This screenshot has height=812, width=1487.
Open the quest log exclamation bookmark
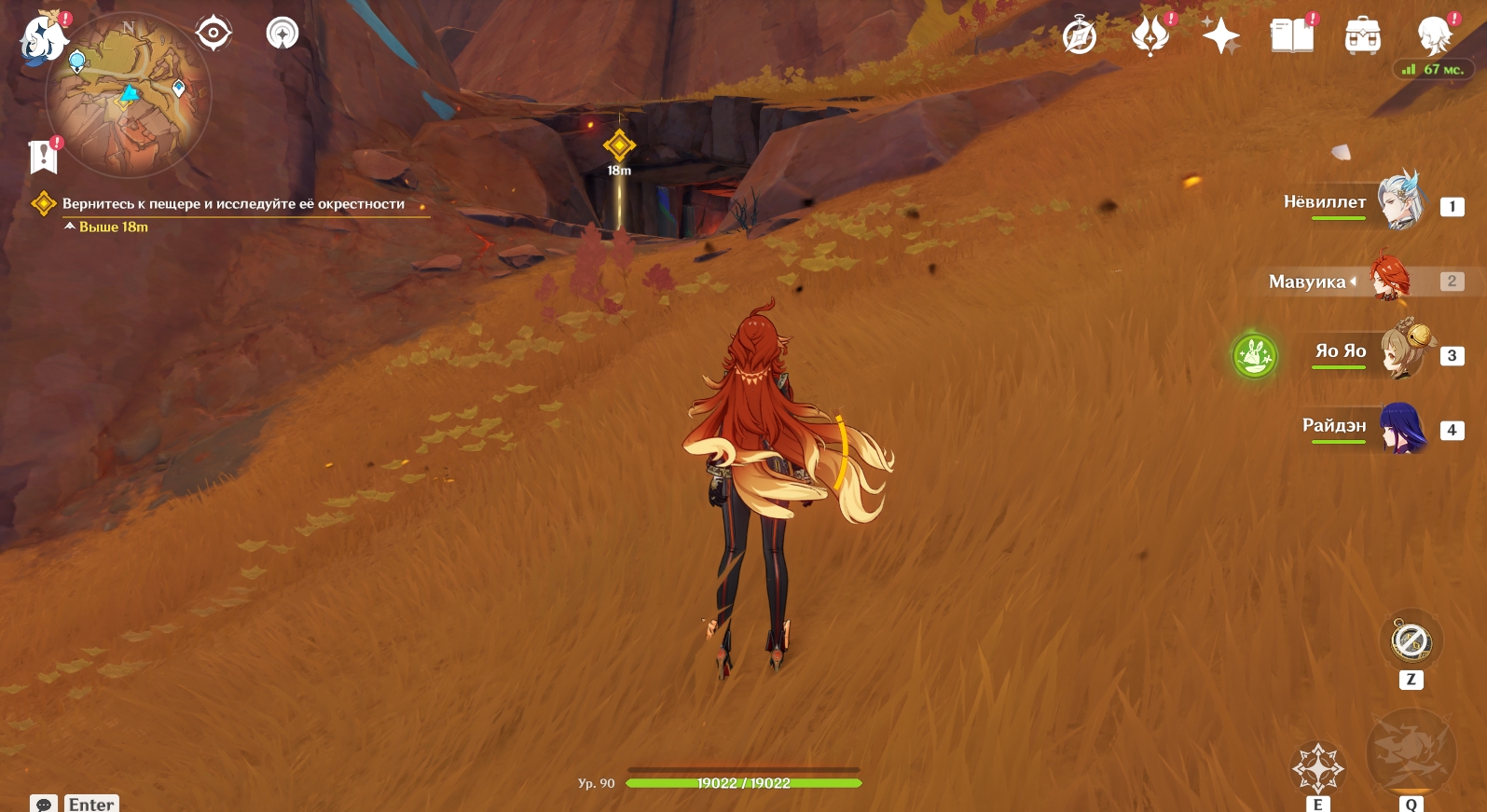point(43,157)
